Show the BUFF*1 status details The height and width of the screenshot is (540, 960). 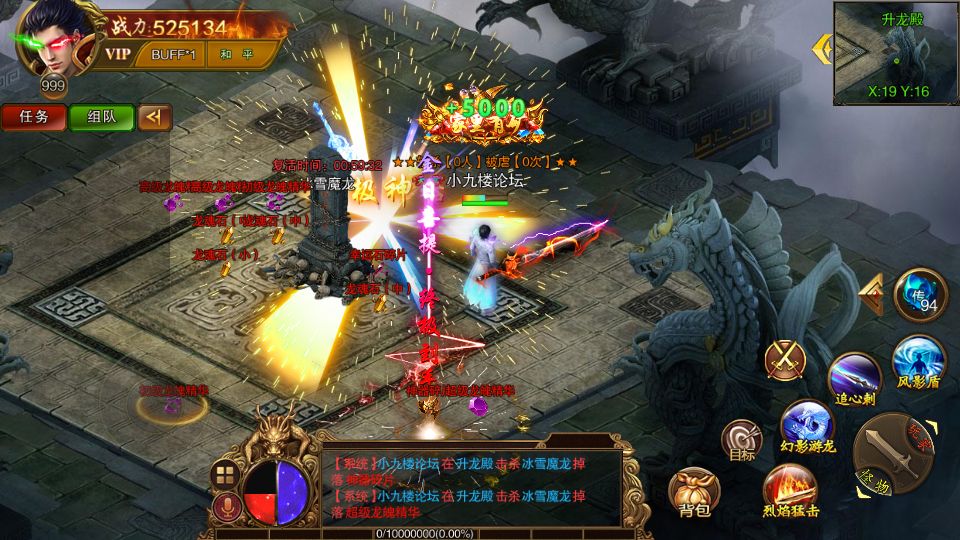coord(171,53)
